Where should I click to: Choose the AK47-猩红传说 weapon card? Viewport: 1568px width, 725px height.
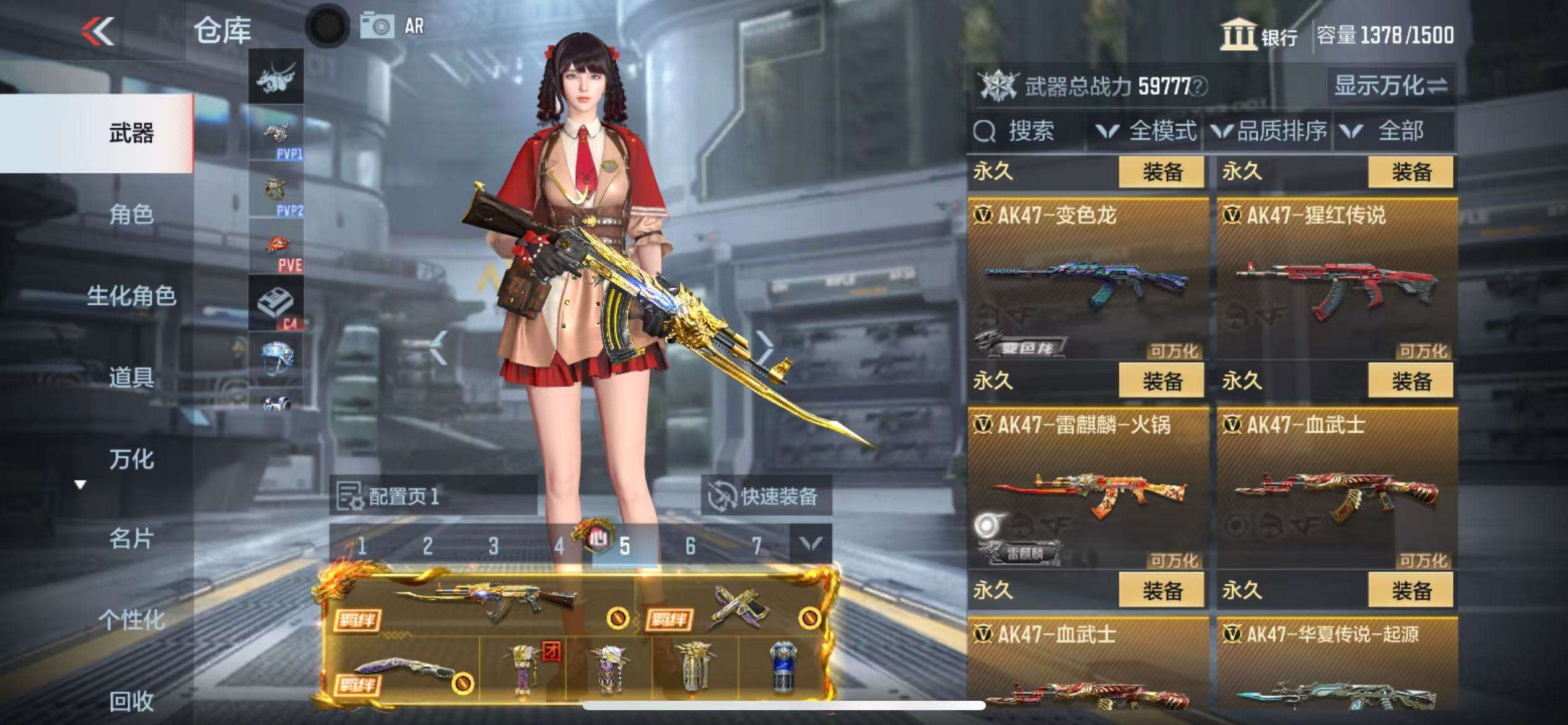click(x=1336, y=279)
